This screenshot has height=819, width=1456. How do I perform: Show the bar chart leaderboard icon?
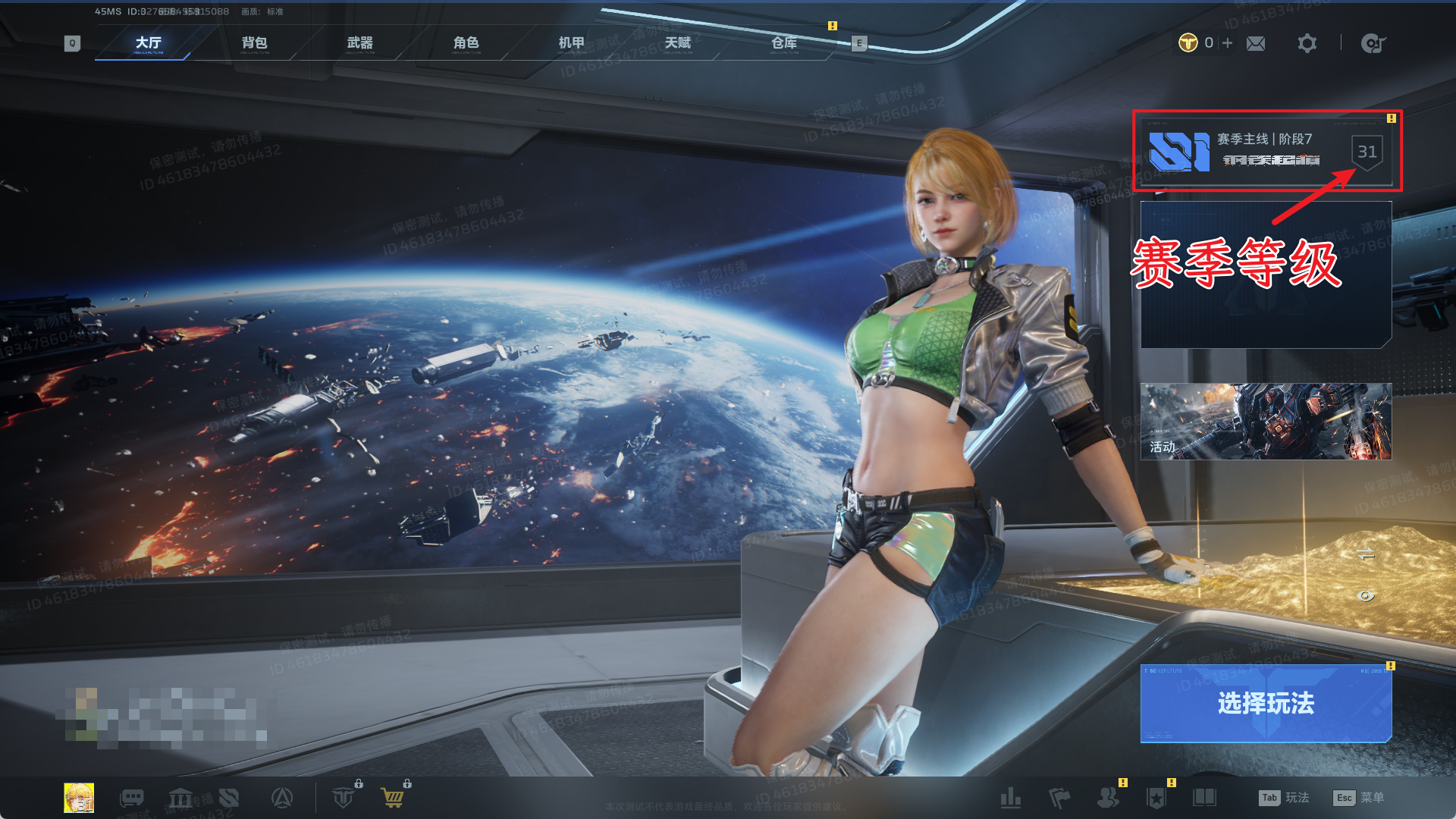[x=1011, y=798]
